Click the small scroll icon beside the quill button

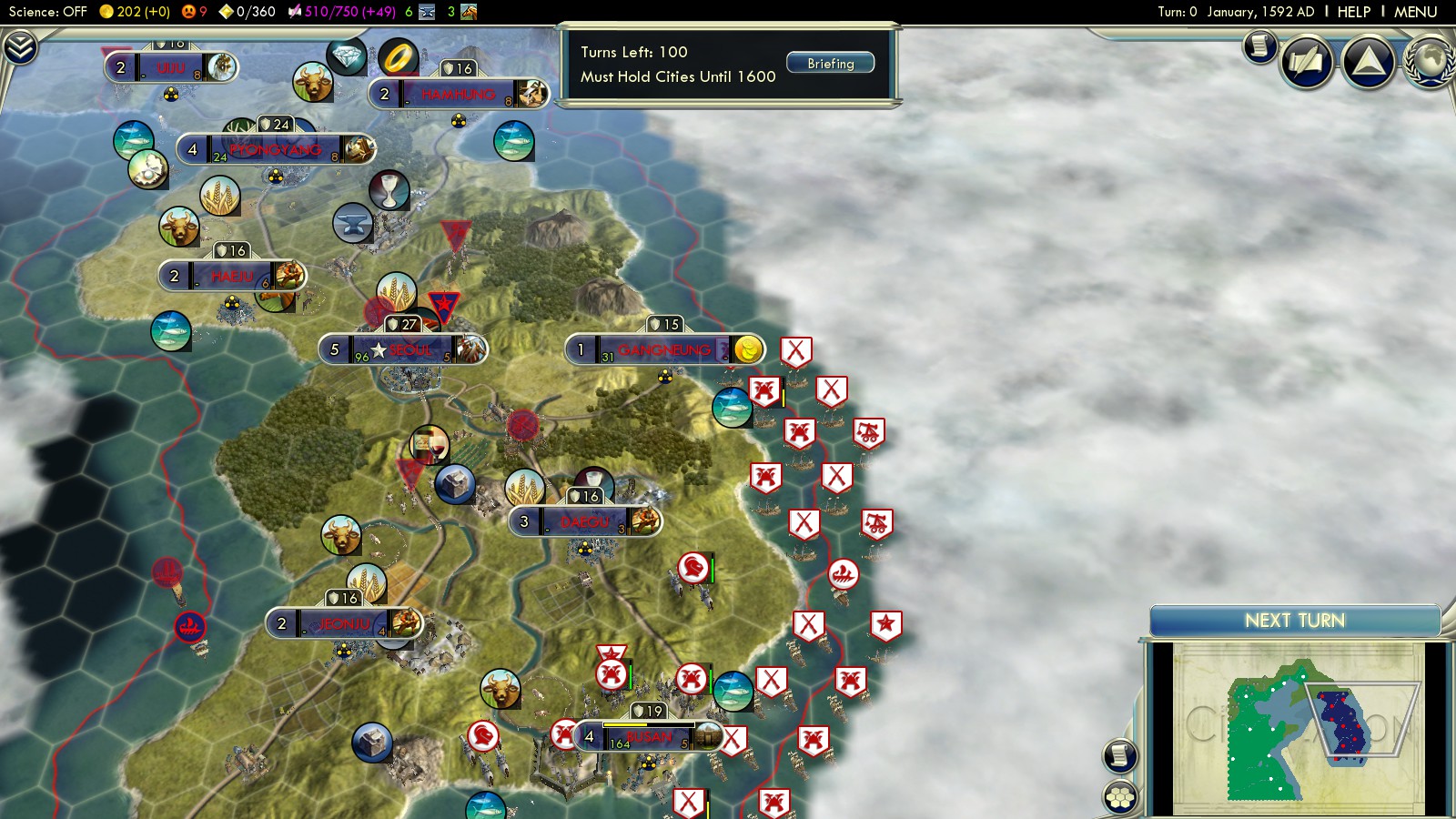(1259, 46)
